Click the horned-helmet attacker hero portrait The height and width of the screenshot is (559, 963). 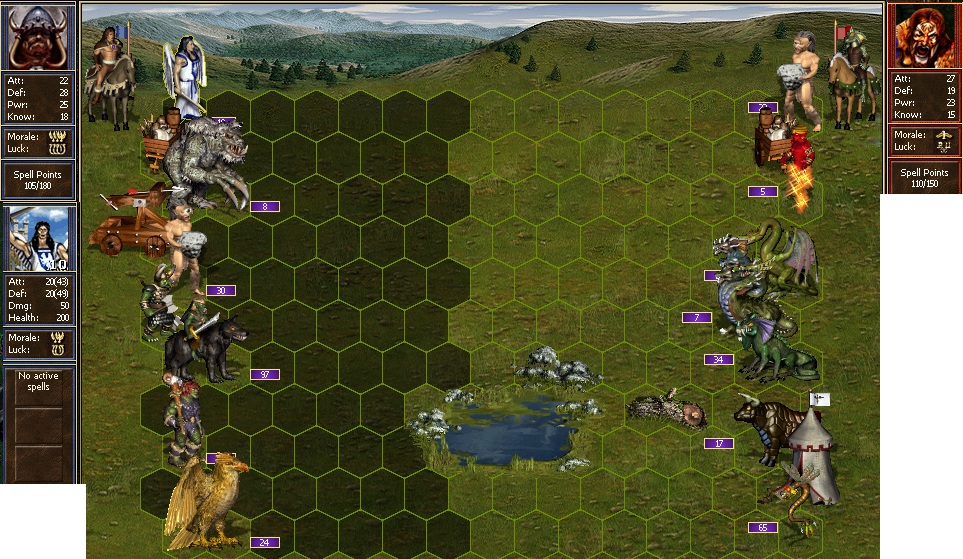(x=41, y=37)
